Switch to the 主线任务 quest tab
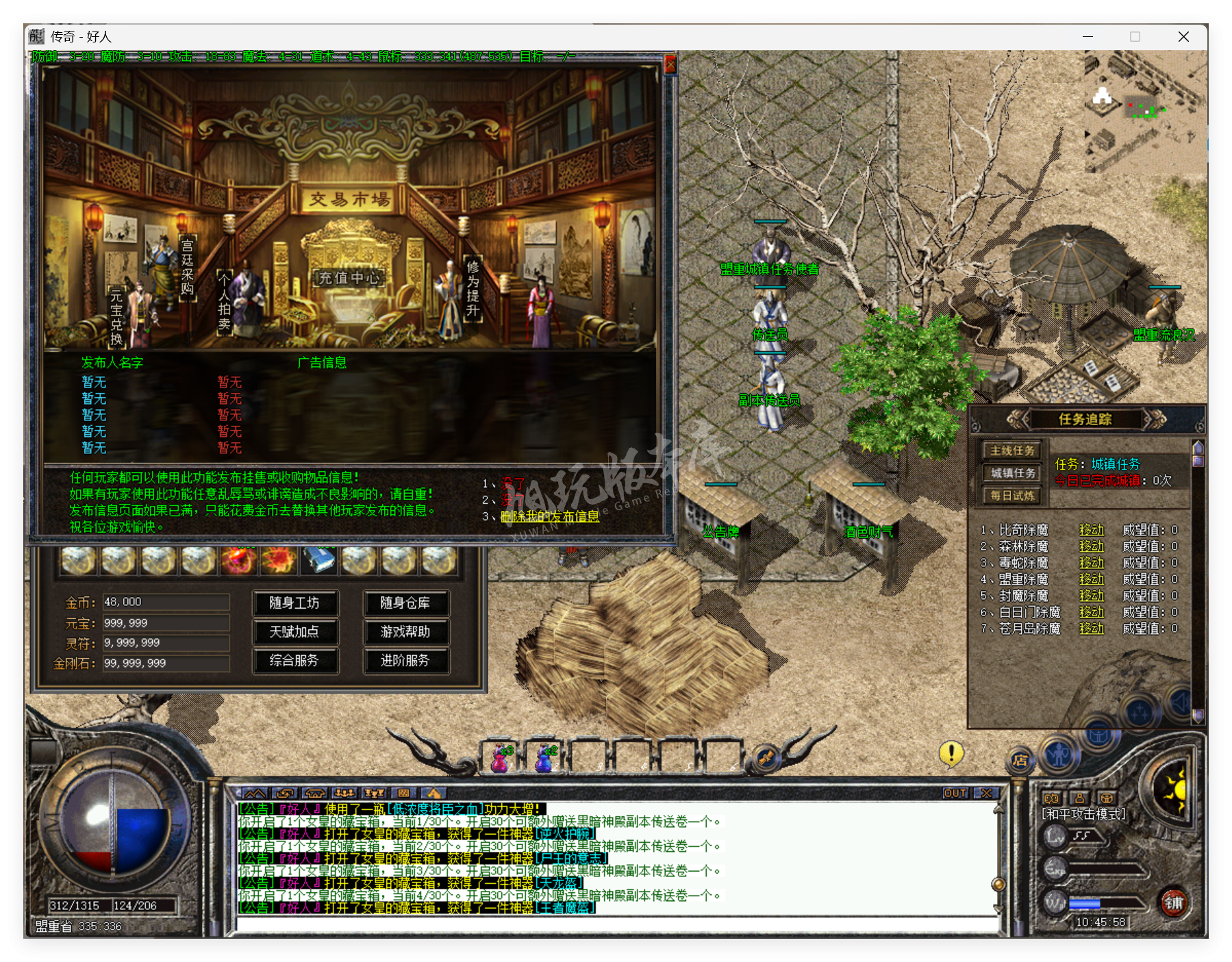The width and height of the screenshot is (1232, 962). click(1012, 451)
